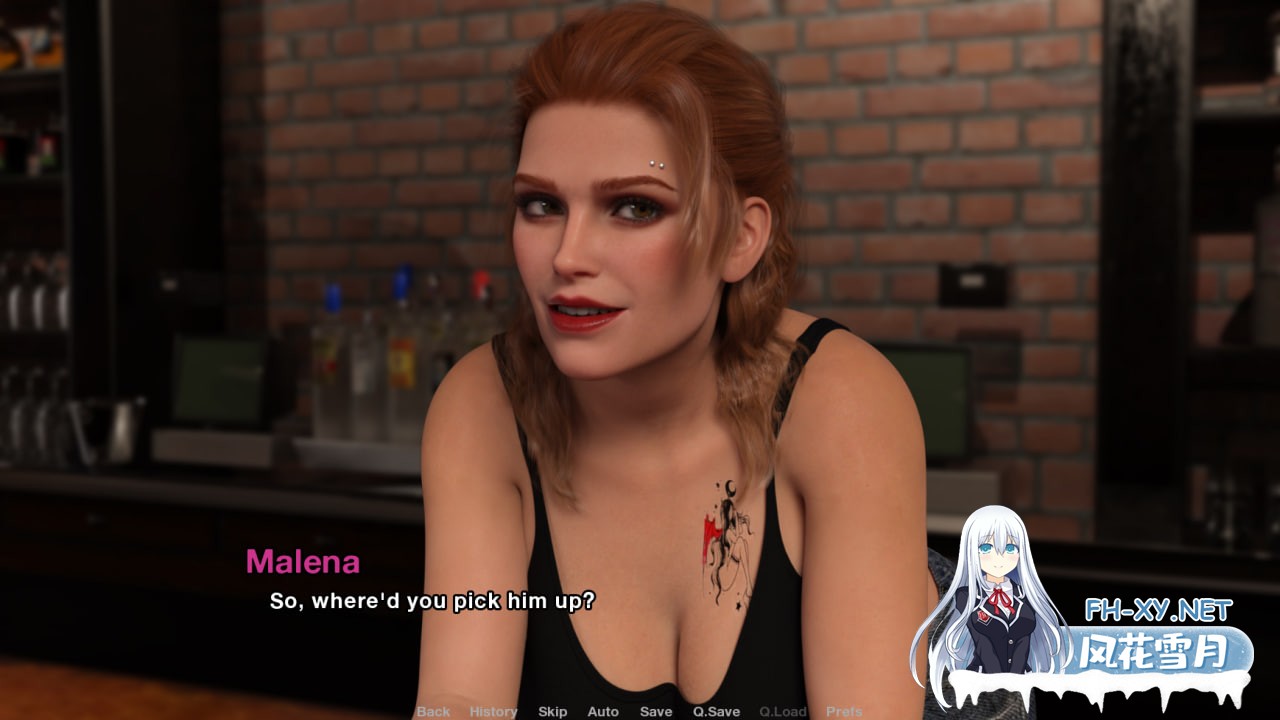Viewport: 1280px width, 720px height.
Task: Turn on Auto-advance
Action: 603,711
